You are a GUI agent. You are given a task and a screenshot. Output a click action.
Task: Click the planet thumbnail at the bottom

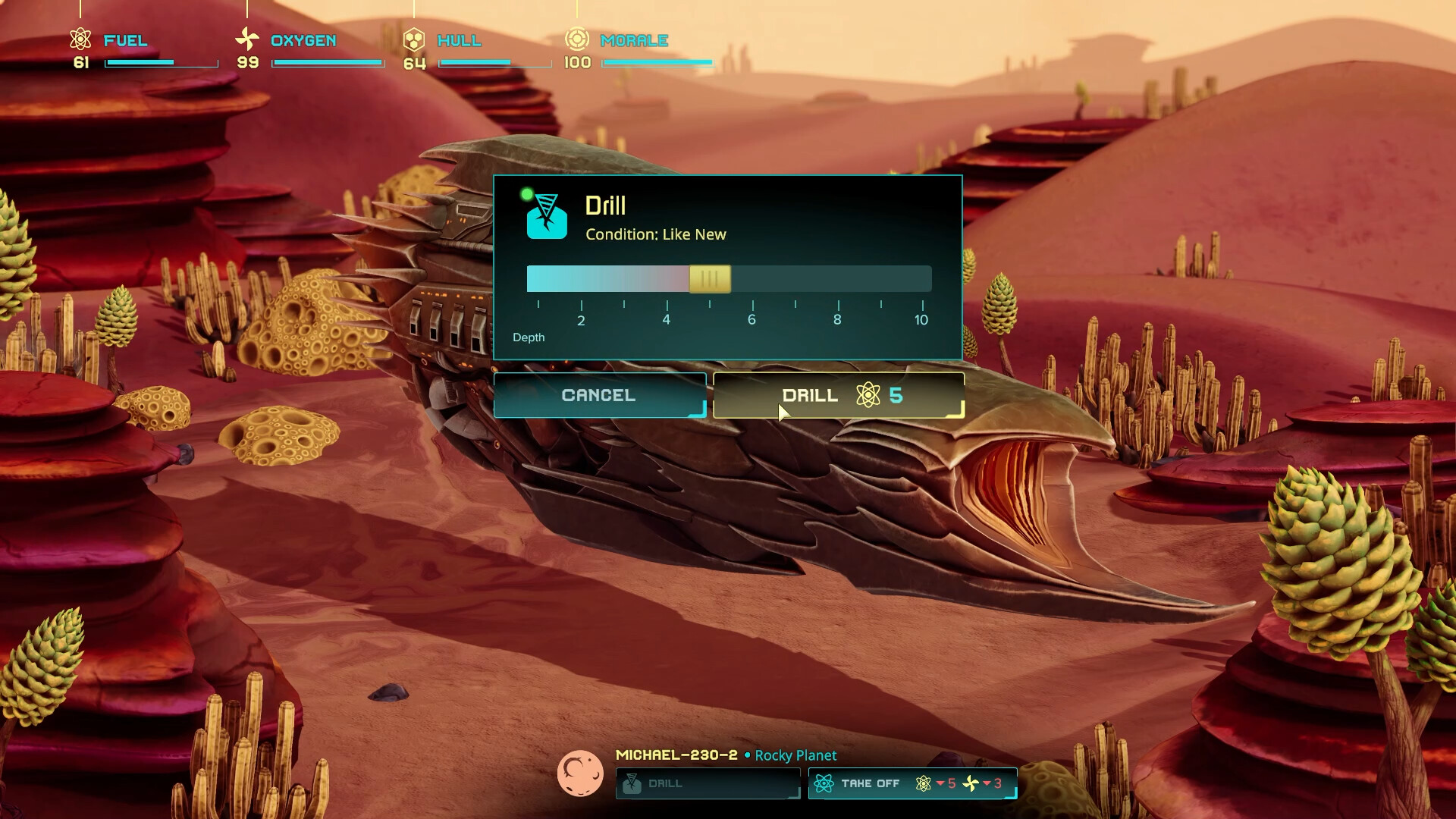point(580,773)
